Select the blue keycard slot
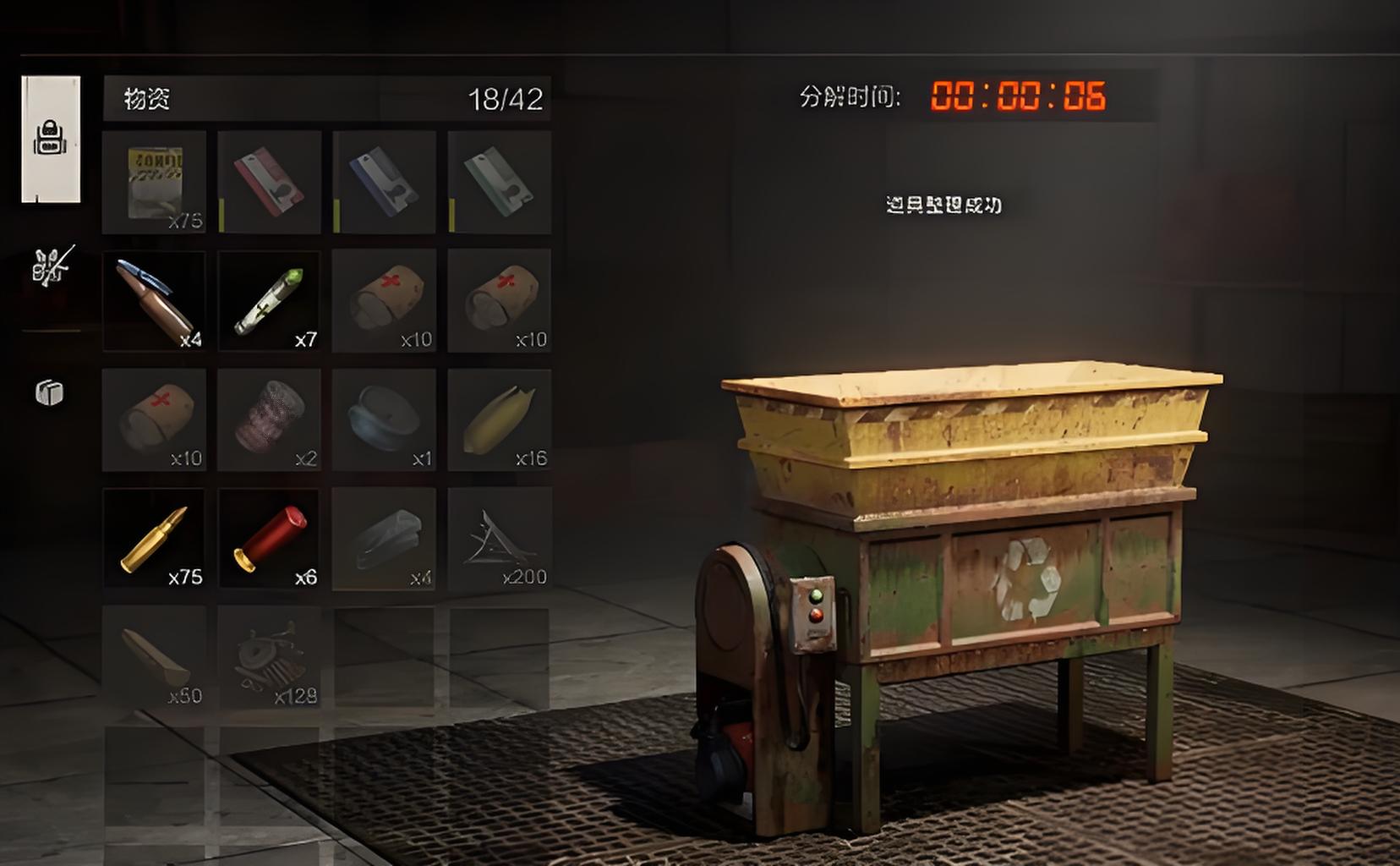1400x866 pixels. tap(385, 182)
